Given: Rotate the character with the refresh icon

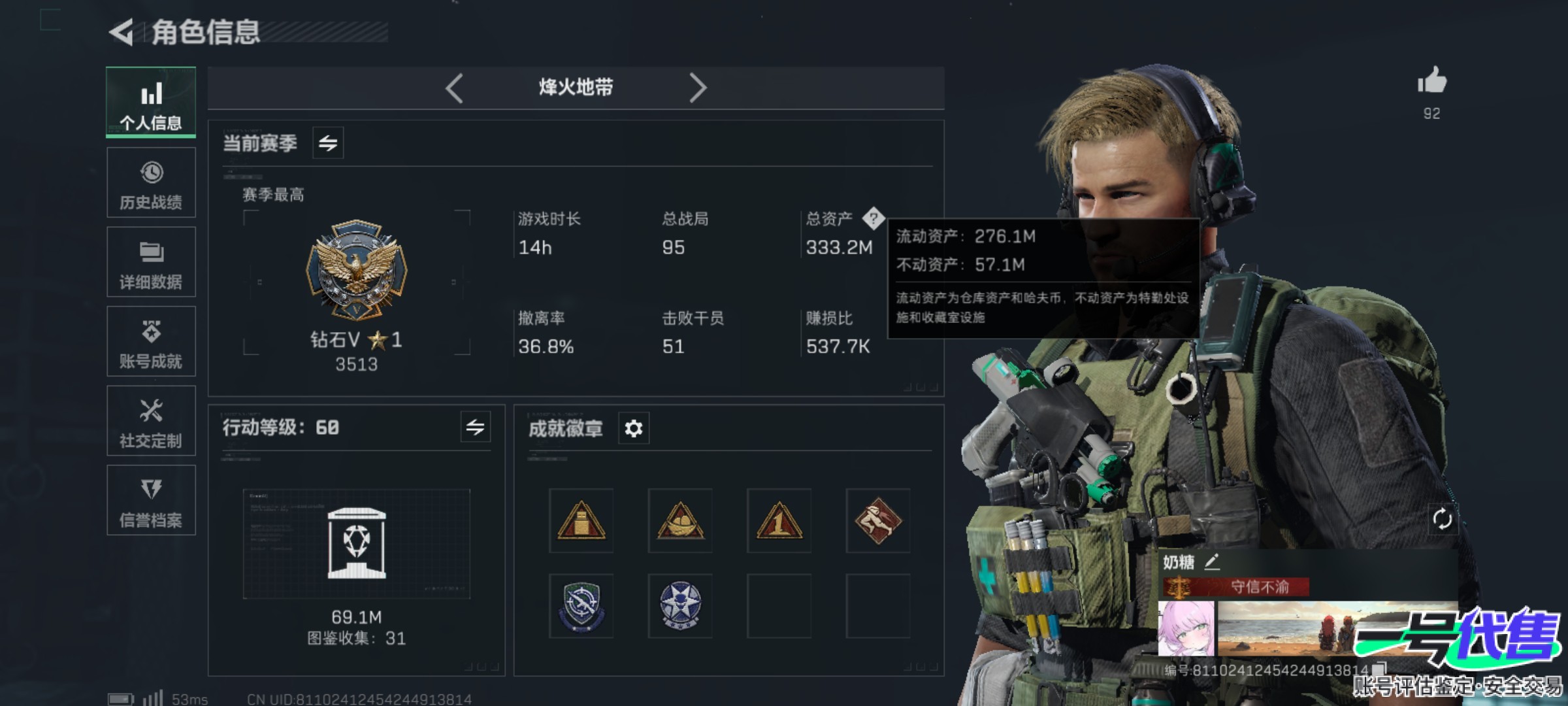Looking at the screenshot, I should [x=1442, y=519].
